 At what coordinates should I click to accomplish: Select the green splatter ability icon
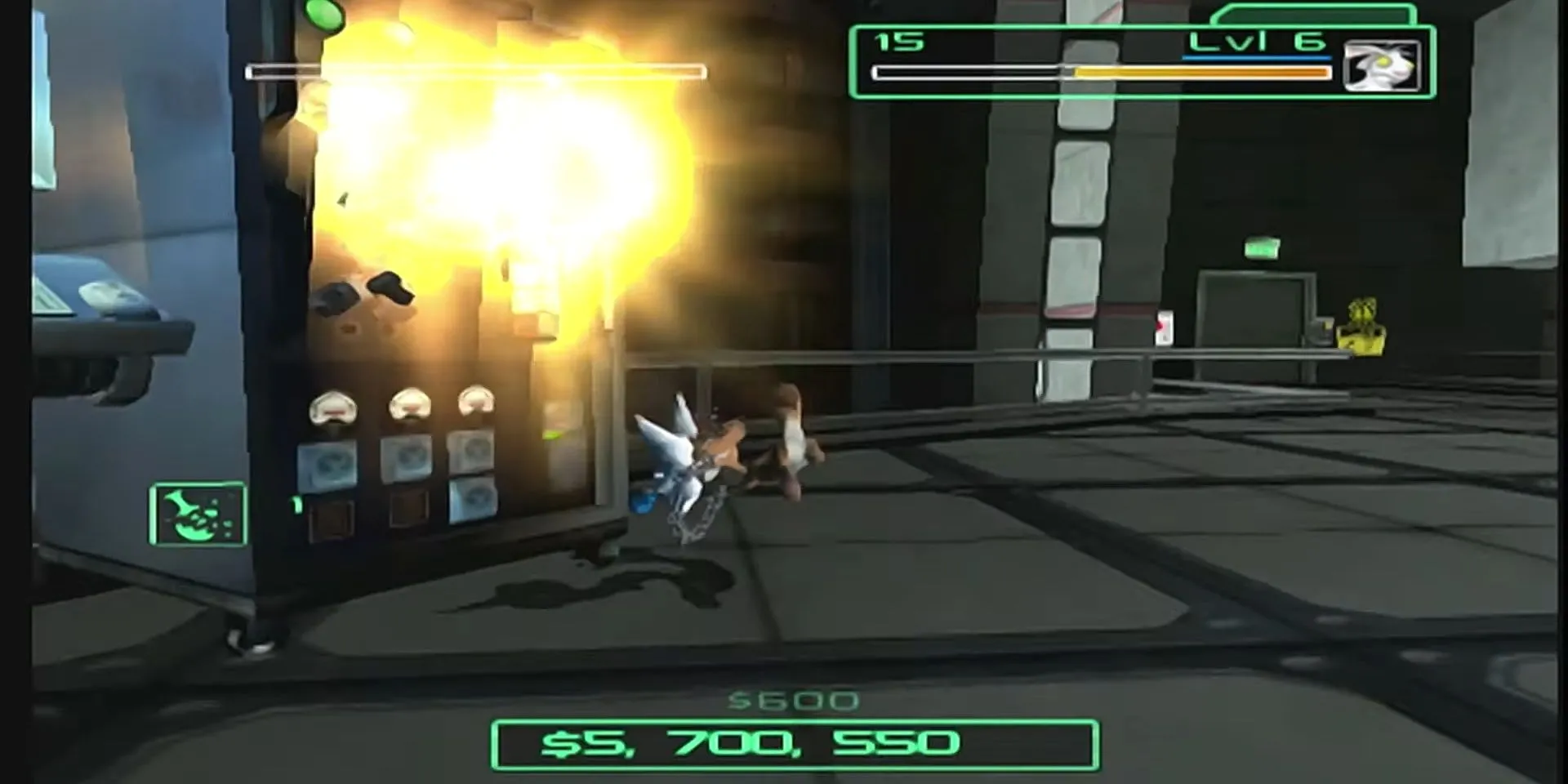coord(198,514)
